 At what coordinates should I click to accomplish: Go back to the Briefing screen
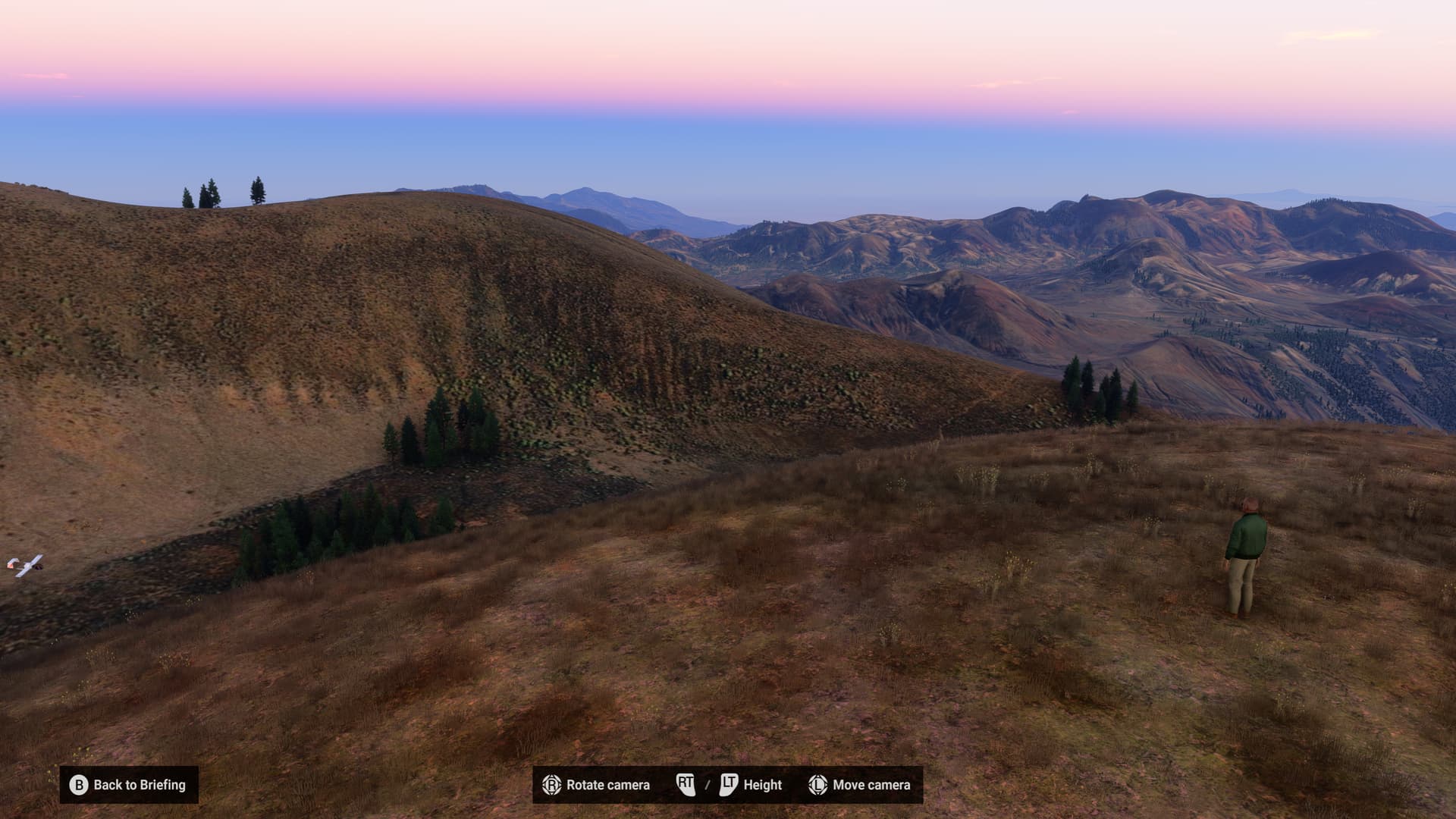pyautogui.click(x=129, y=785)
